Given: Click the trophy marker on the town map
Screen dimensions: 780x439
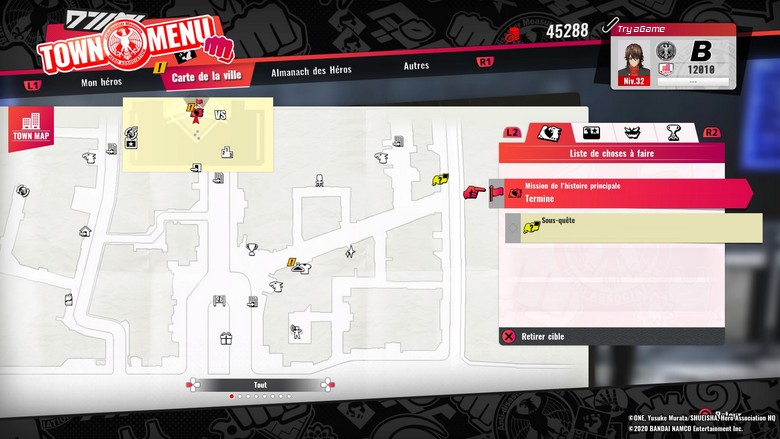Looking at the screenshot, I should pos(252,248).
